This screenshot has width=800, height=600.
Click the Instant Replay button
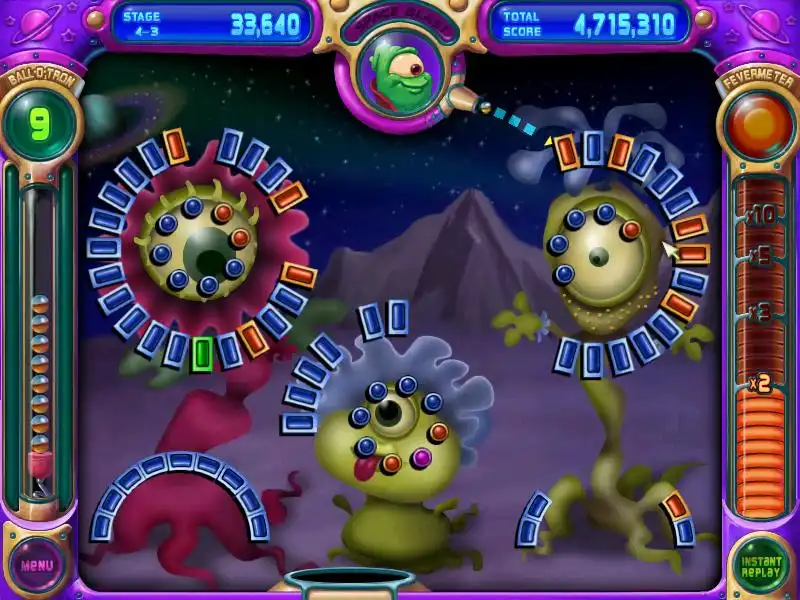click(x=761, y=565)
